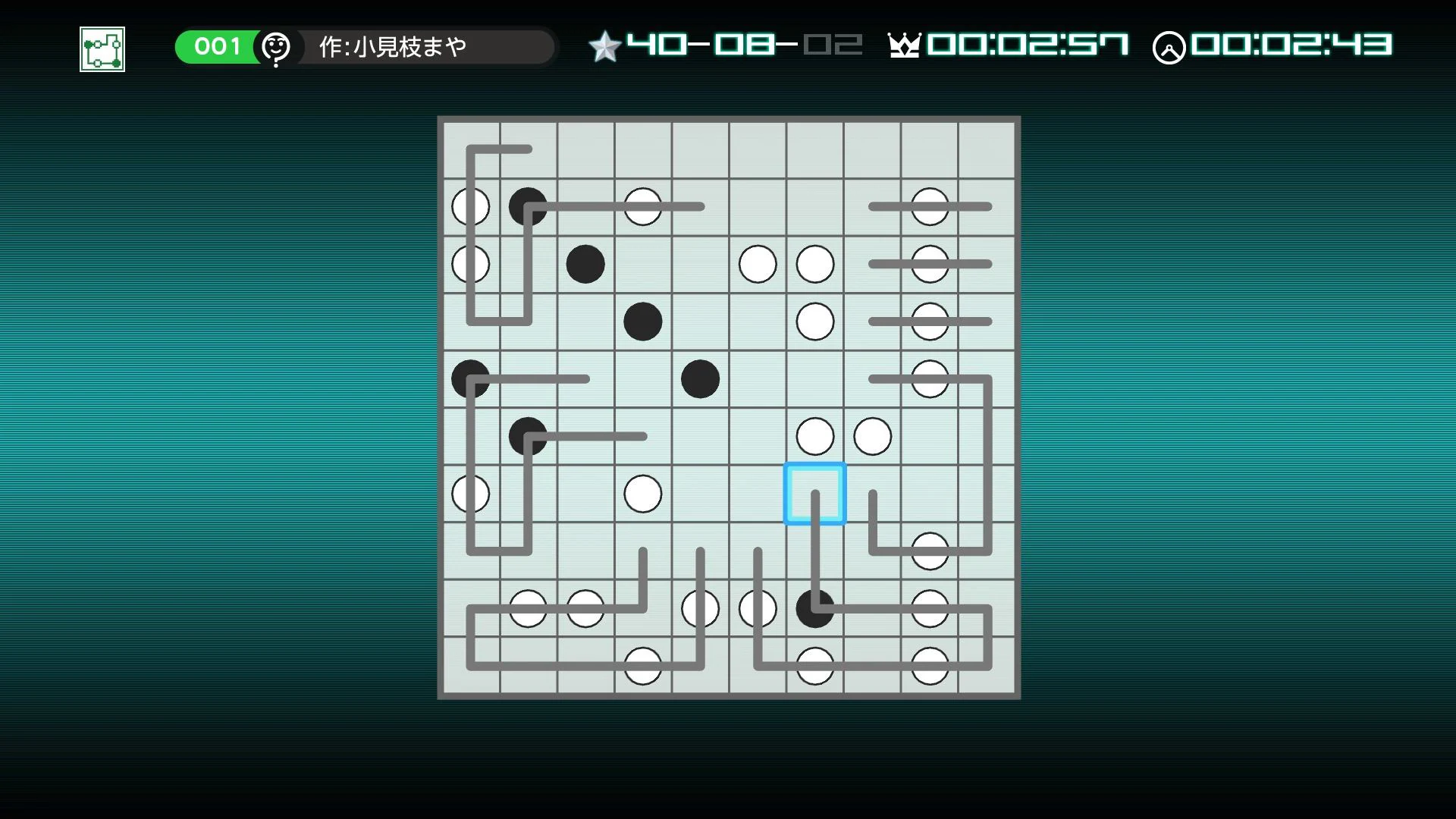
Task: Click the smiley face helper icon
Action: (277, 47)
